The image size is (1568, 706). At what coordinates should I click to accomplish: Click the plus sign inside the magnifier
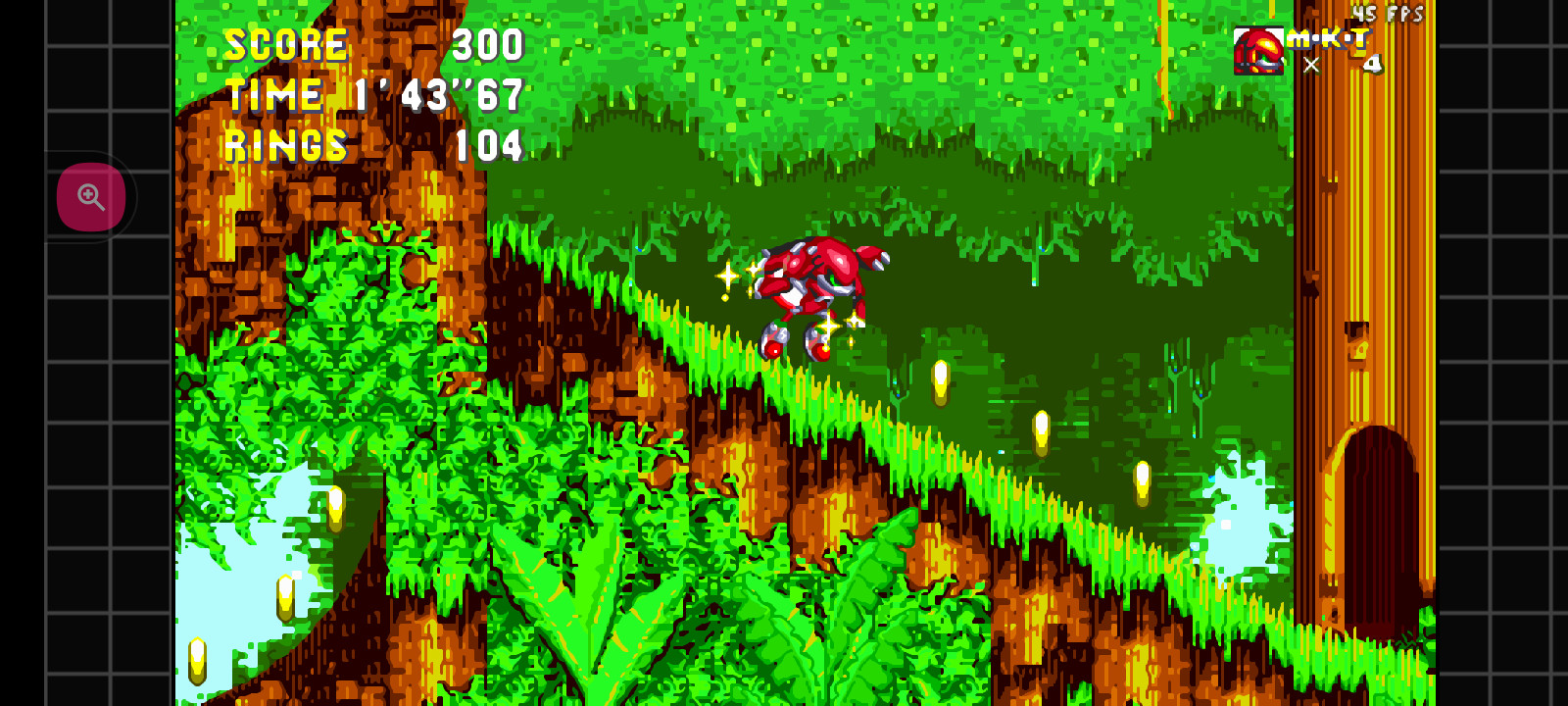point(90,196)
